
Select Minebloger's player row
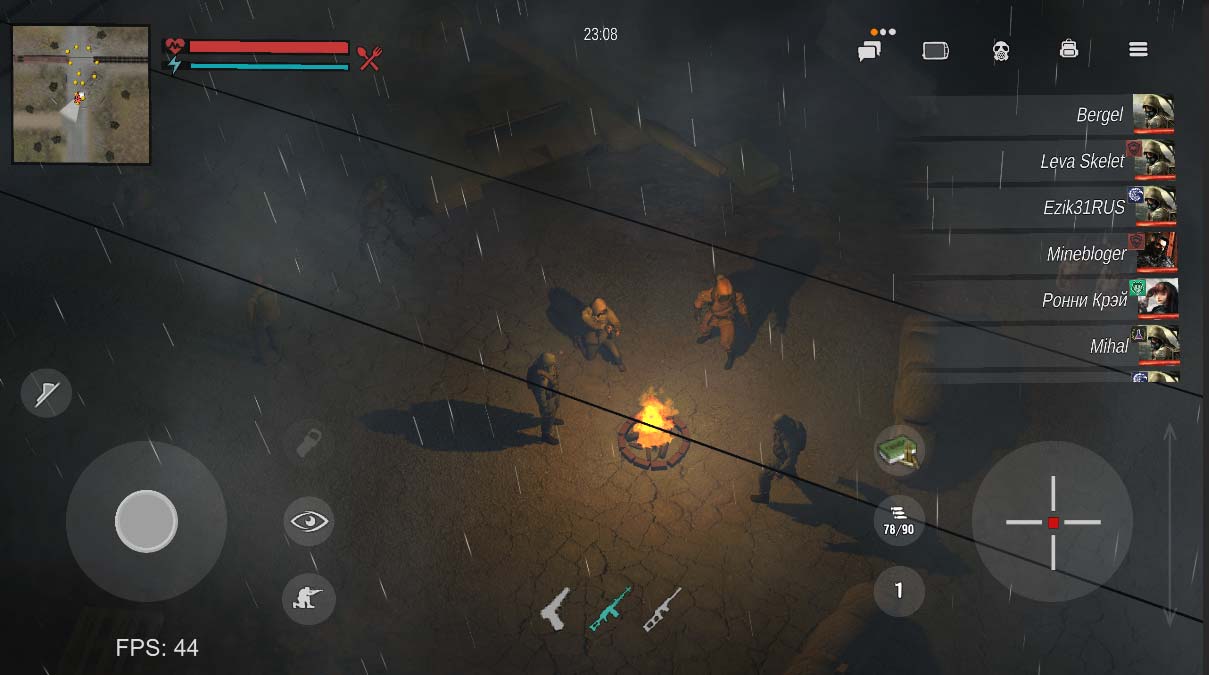pyautogui.click(x=1086, y=253)
